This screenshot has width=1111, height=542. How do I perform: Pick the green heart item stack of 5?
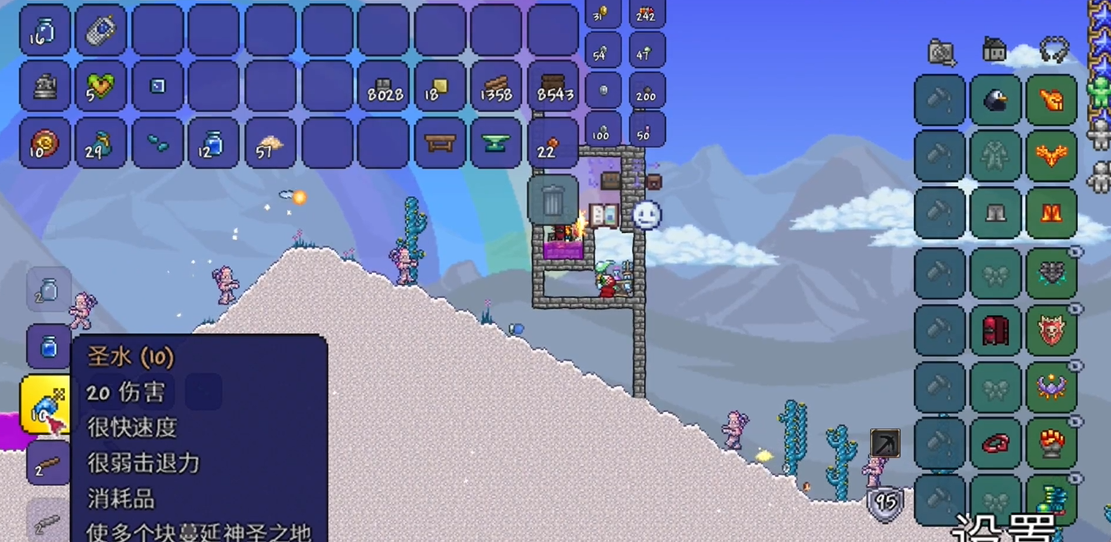[101, 87]
